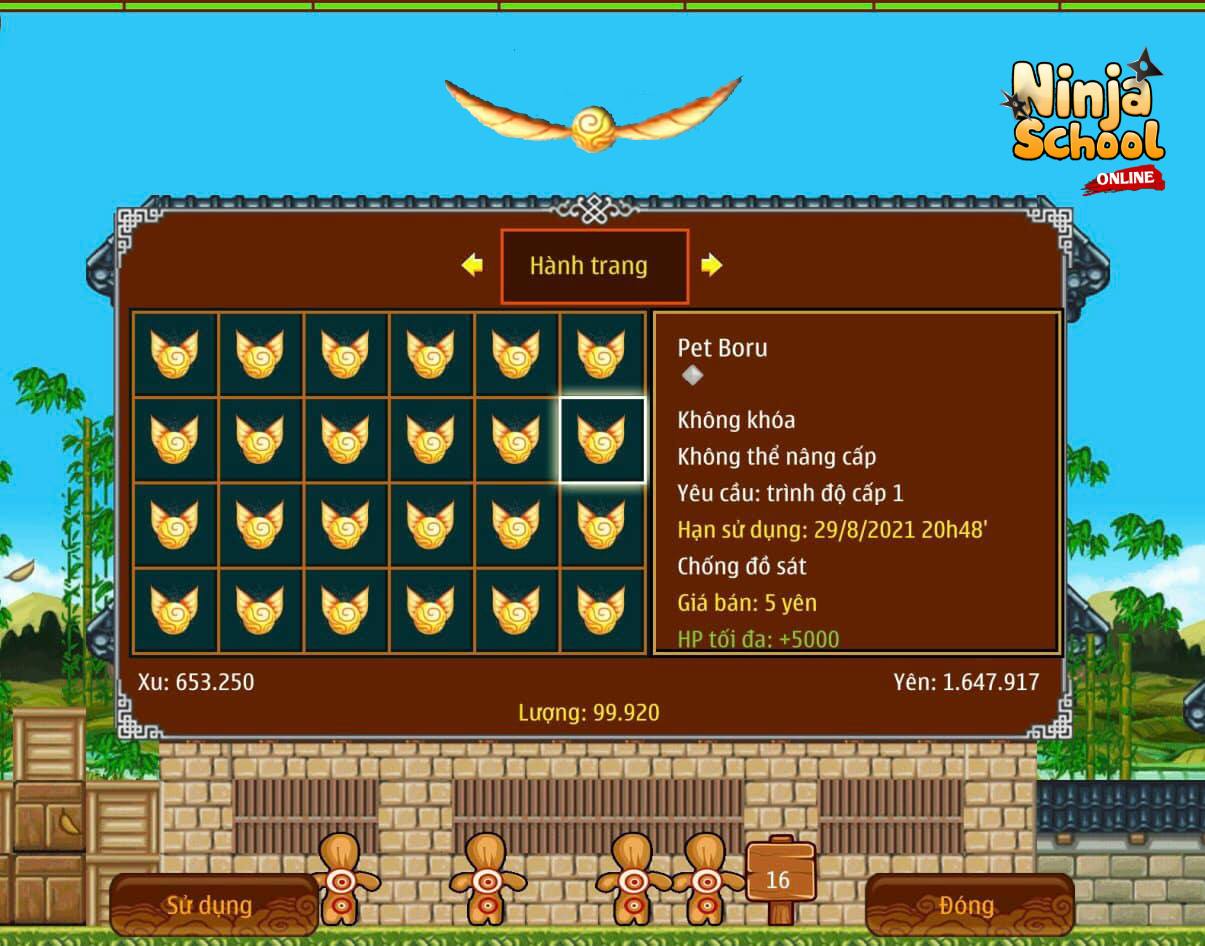Go to previous tab with left arrow
This screenshot has height=946, width=1205.
472,265
